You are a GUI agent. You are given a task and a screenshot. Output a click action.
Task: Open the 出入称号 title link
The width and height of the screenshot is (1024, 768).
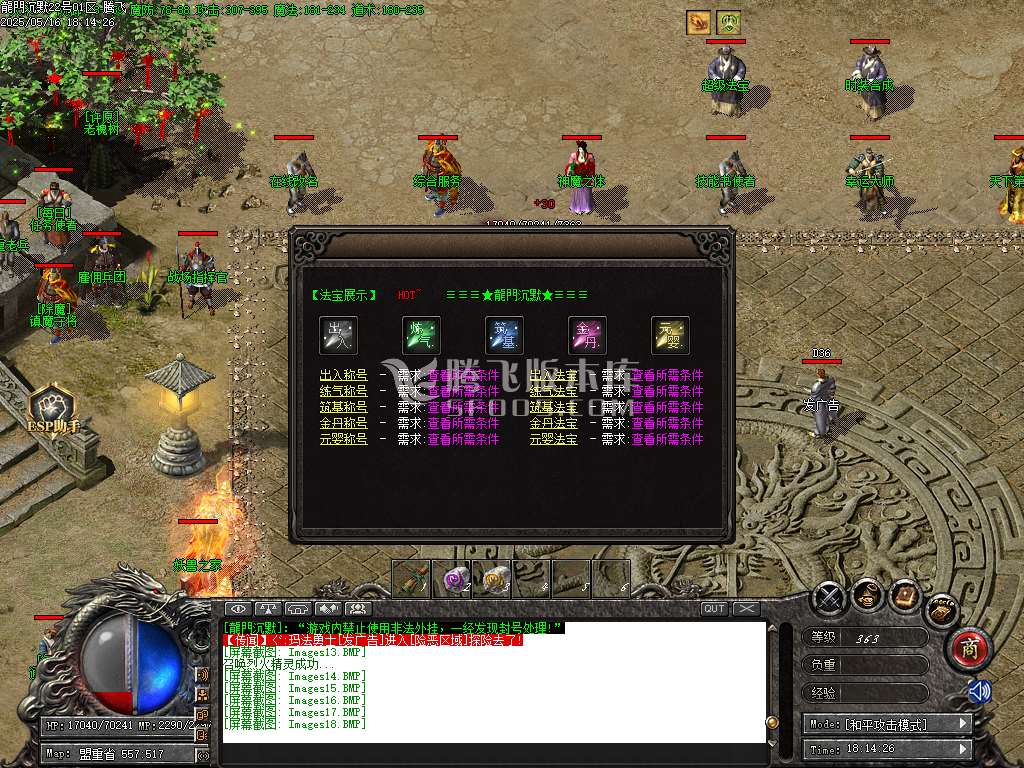(343, 375)
